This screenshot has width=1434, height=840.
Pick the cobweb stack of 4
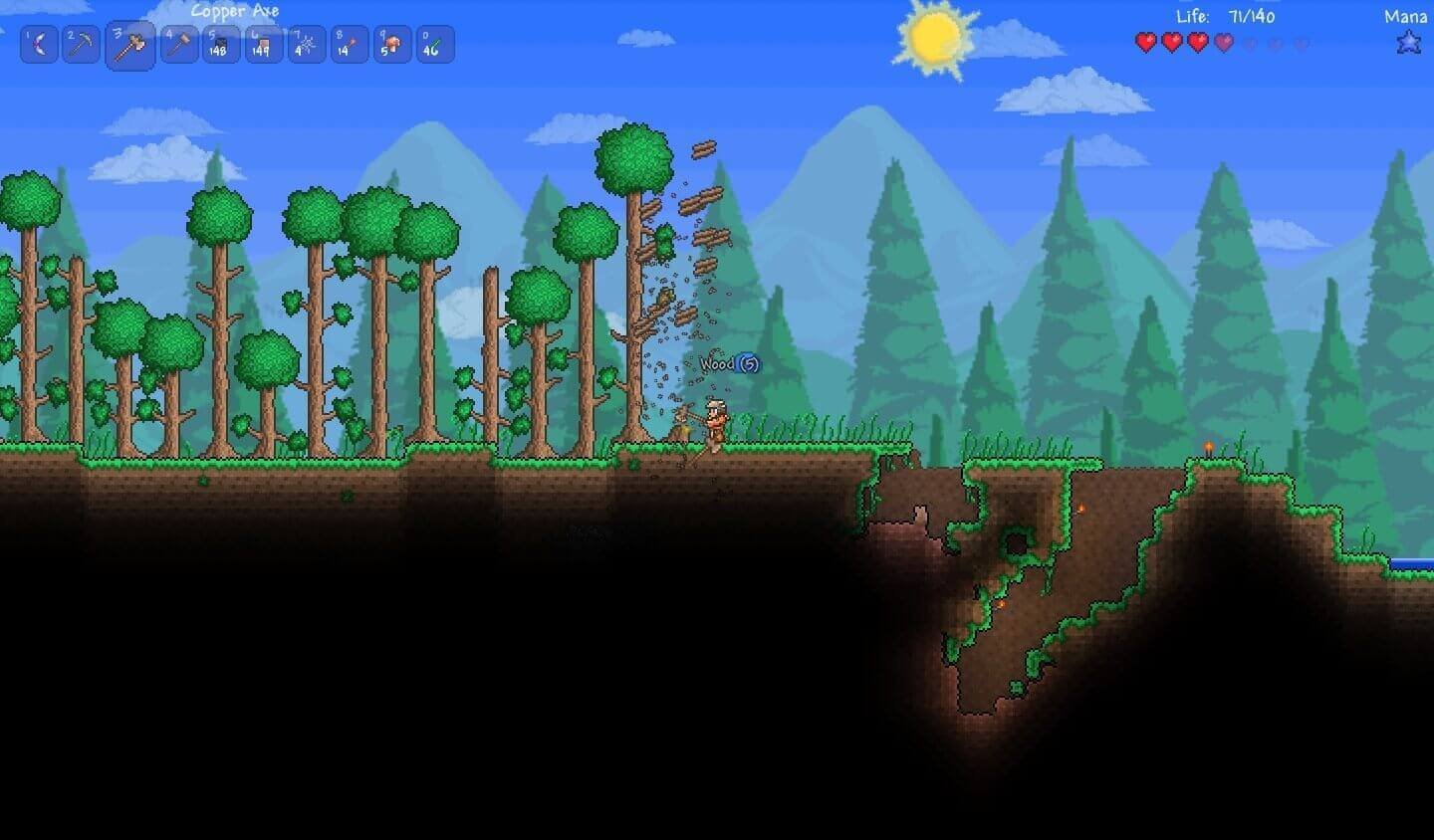click(306, 45)
